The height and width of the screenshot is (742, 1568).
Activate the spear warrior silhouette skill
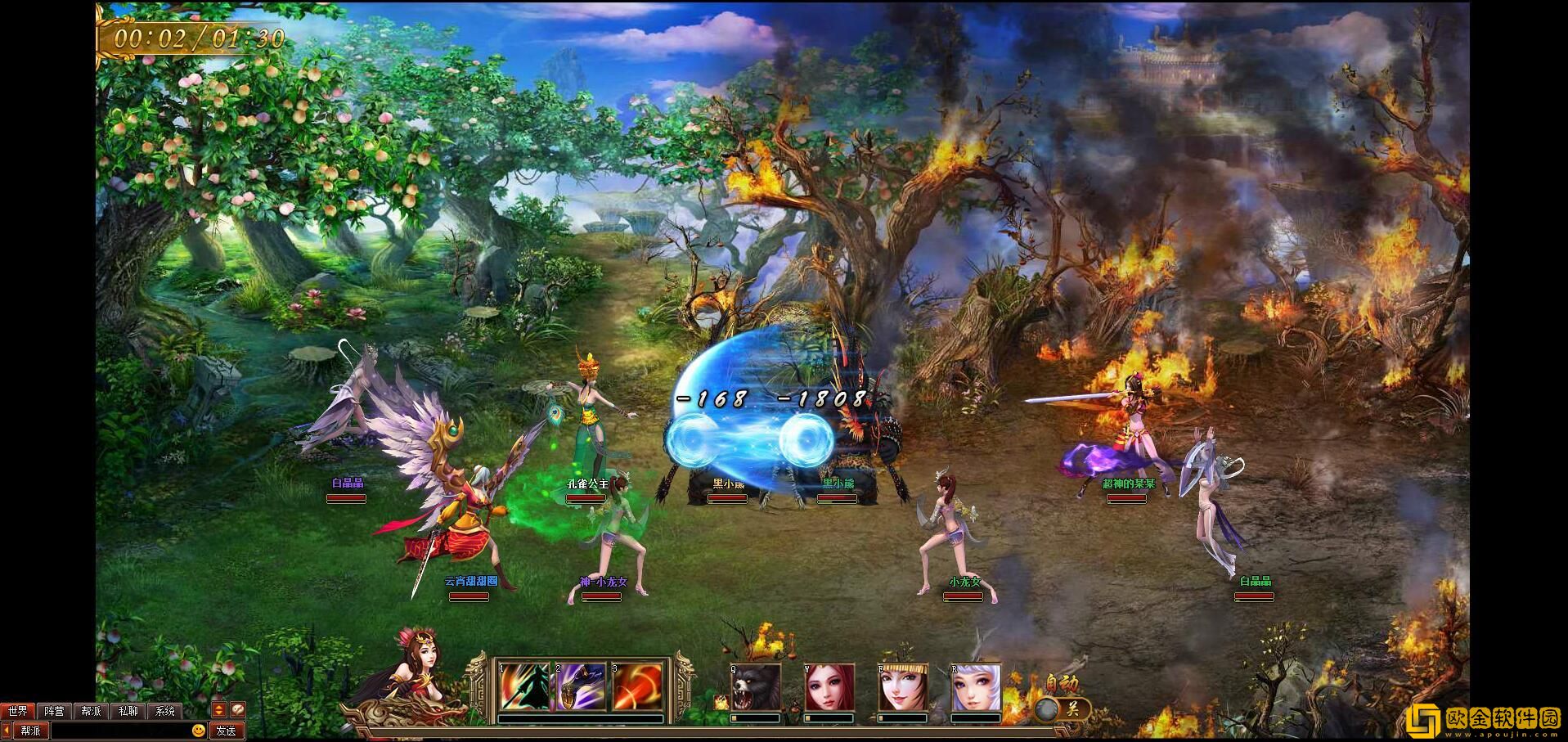pyautogui.click(x=523, y=687)
